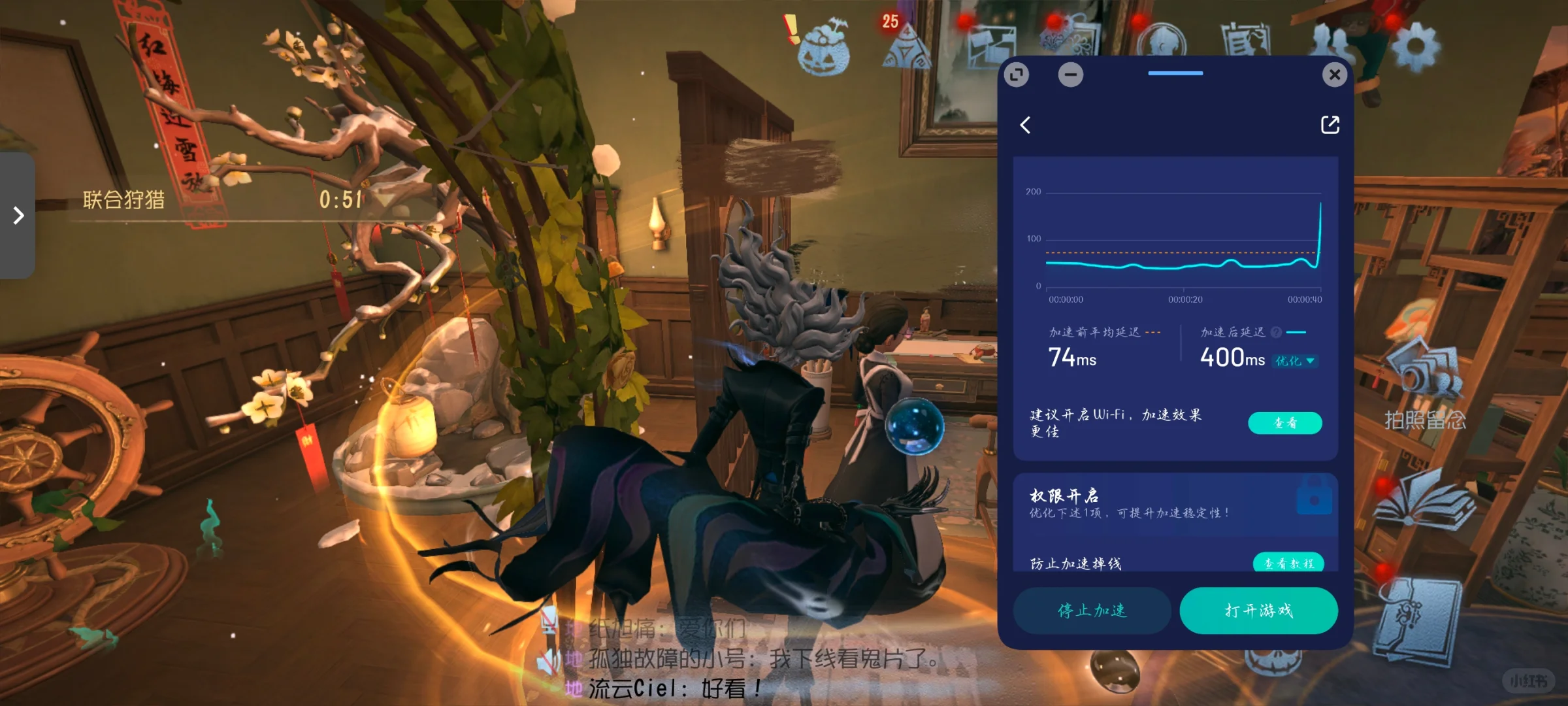Open the pumpkin event icon

(x=823, y=49)
